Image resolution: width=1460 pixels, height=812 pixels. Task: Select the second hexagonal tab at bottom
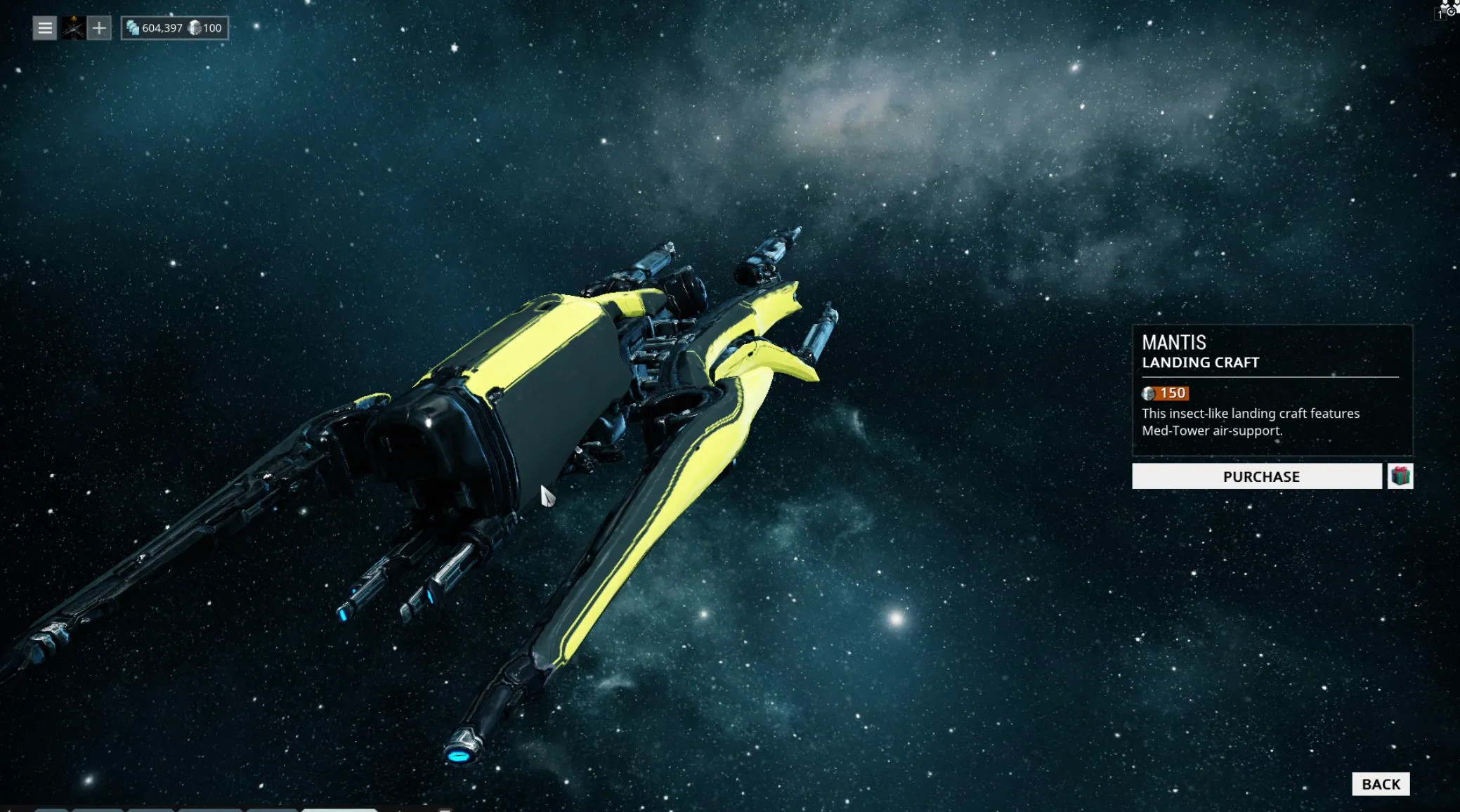point(100,809)
